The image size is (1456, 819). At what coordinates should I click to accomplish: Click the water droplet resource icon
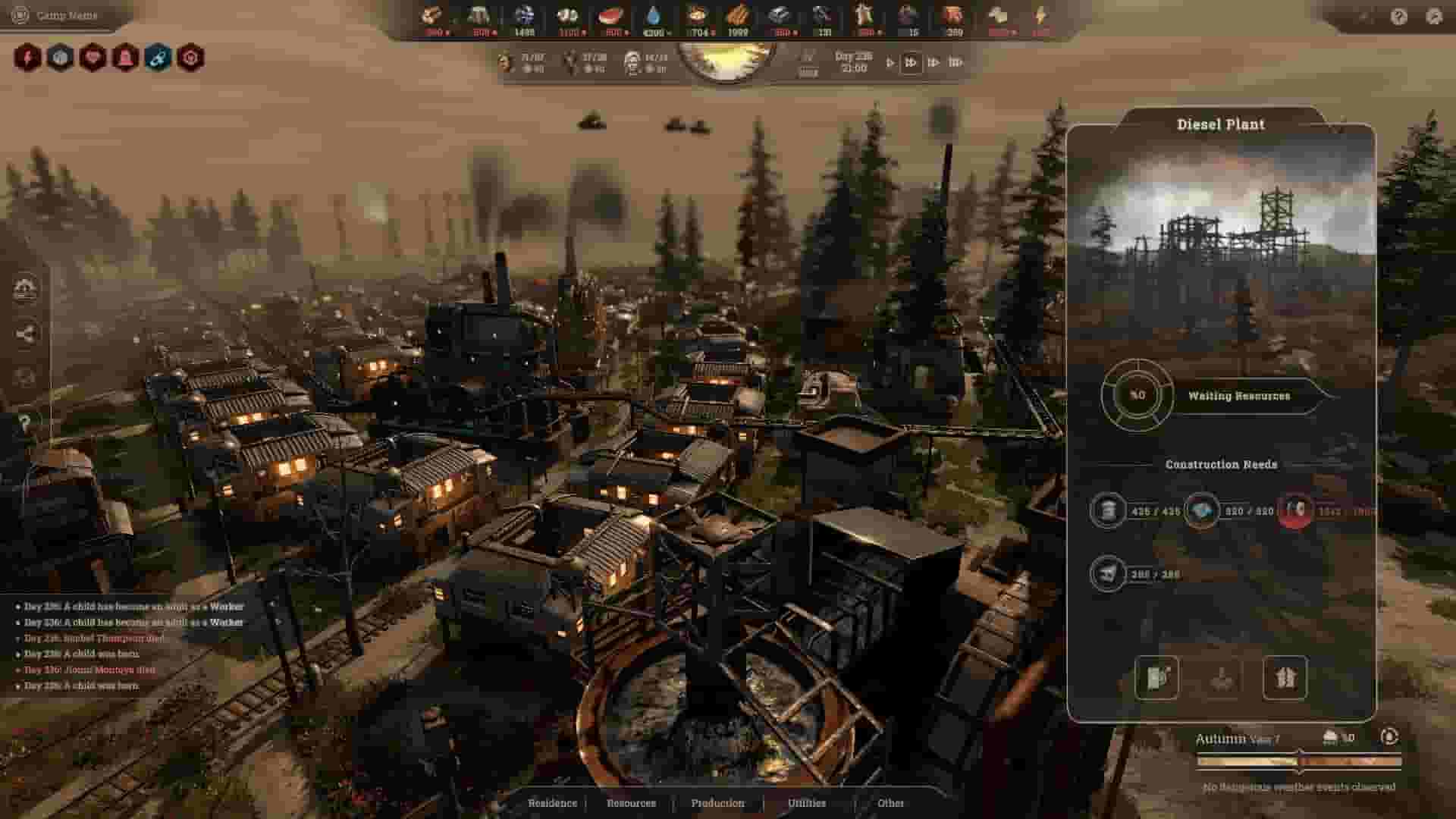[654, 15]
